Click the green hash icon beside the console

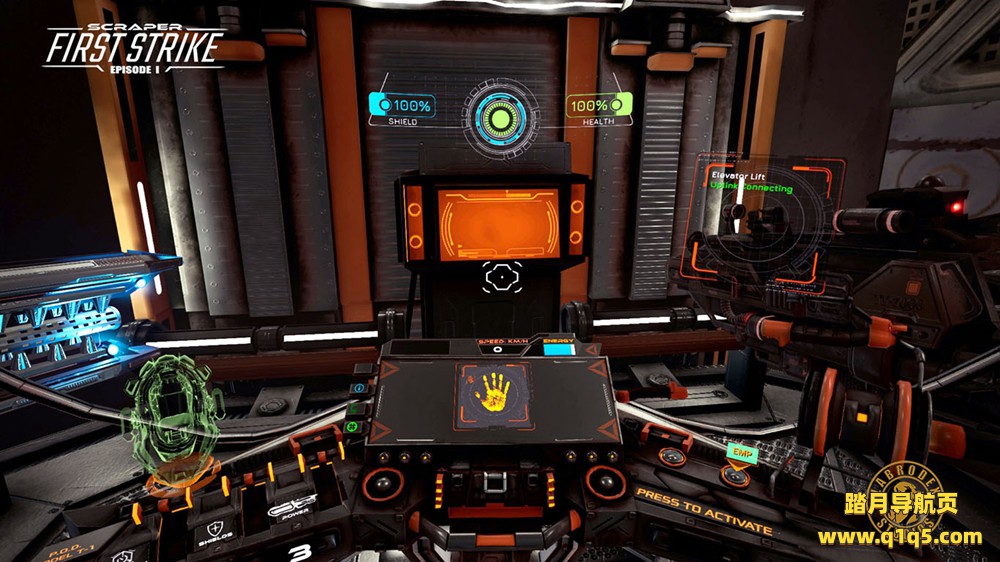coord(352,426)
